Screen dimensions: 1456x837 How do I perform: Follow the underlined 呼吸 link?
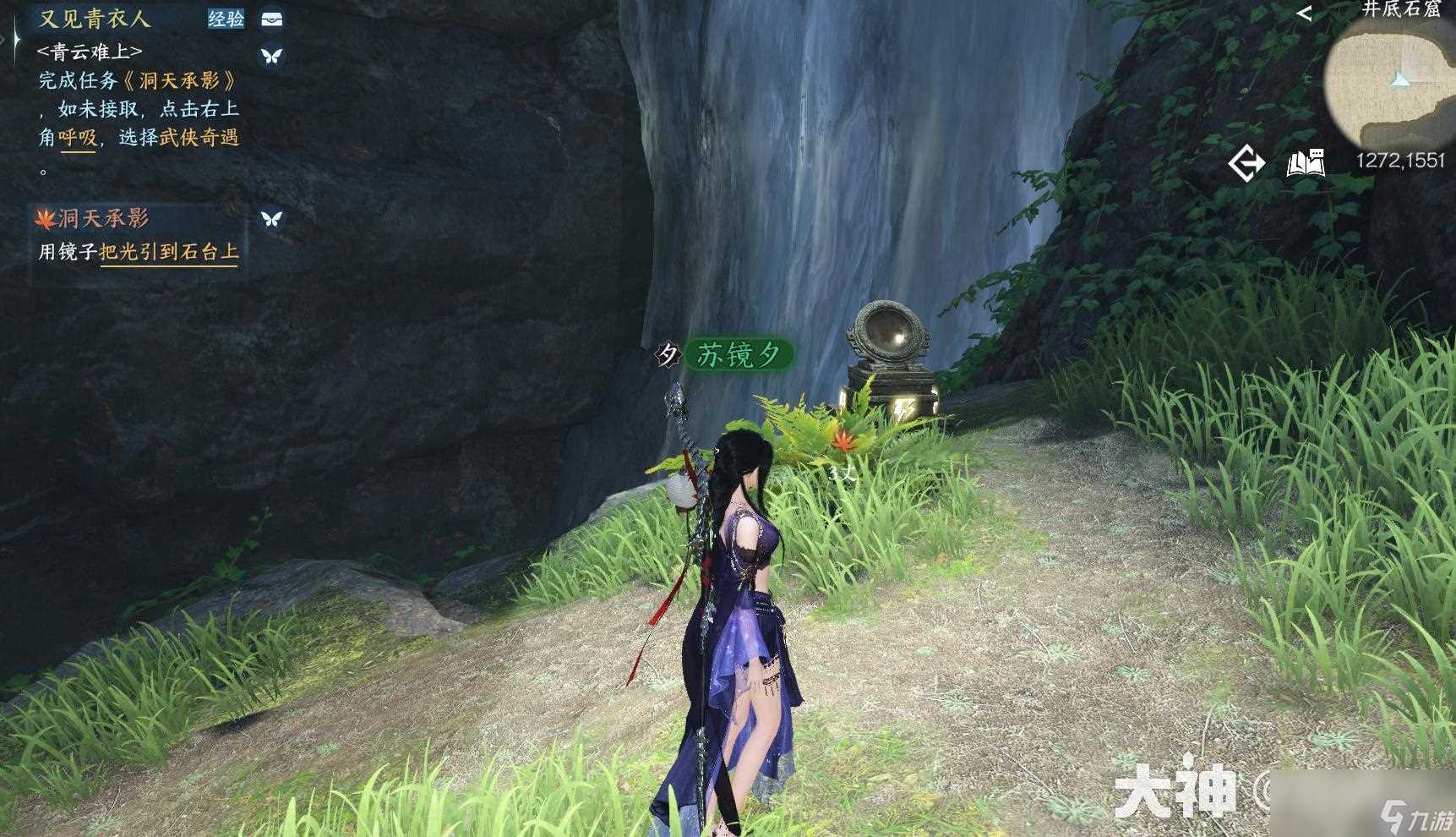tap(78, 138)
